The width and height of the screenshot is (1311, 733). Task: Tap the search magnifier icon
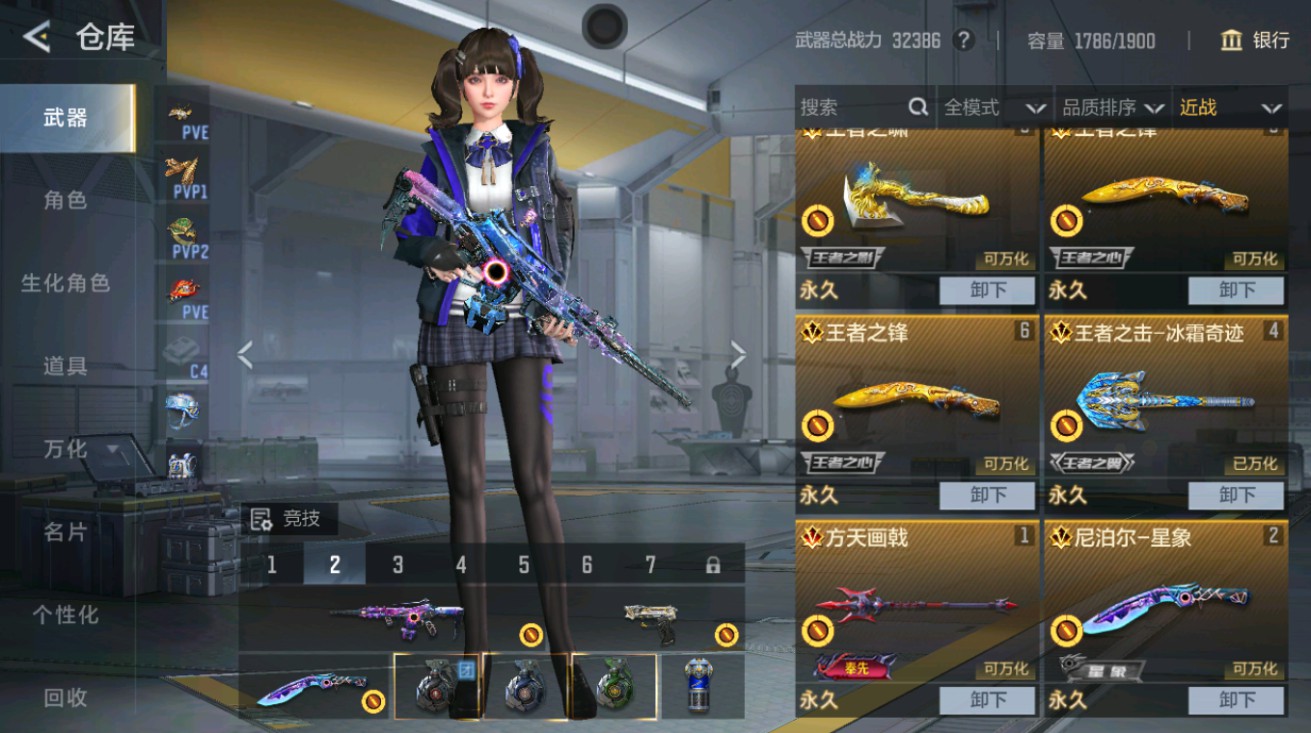(916, 107)
